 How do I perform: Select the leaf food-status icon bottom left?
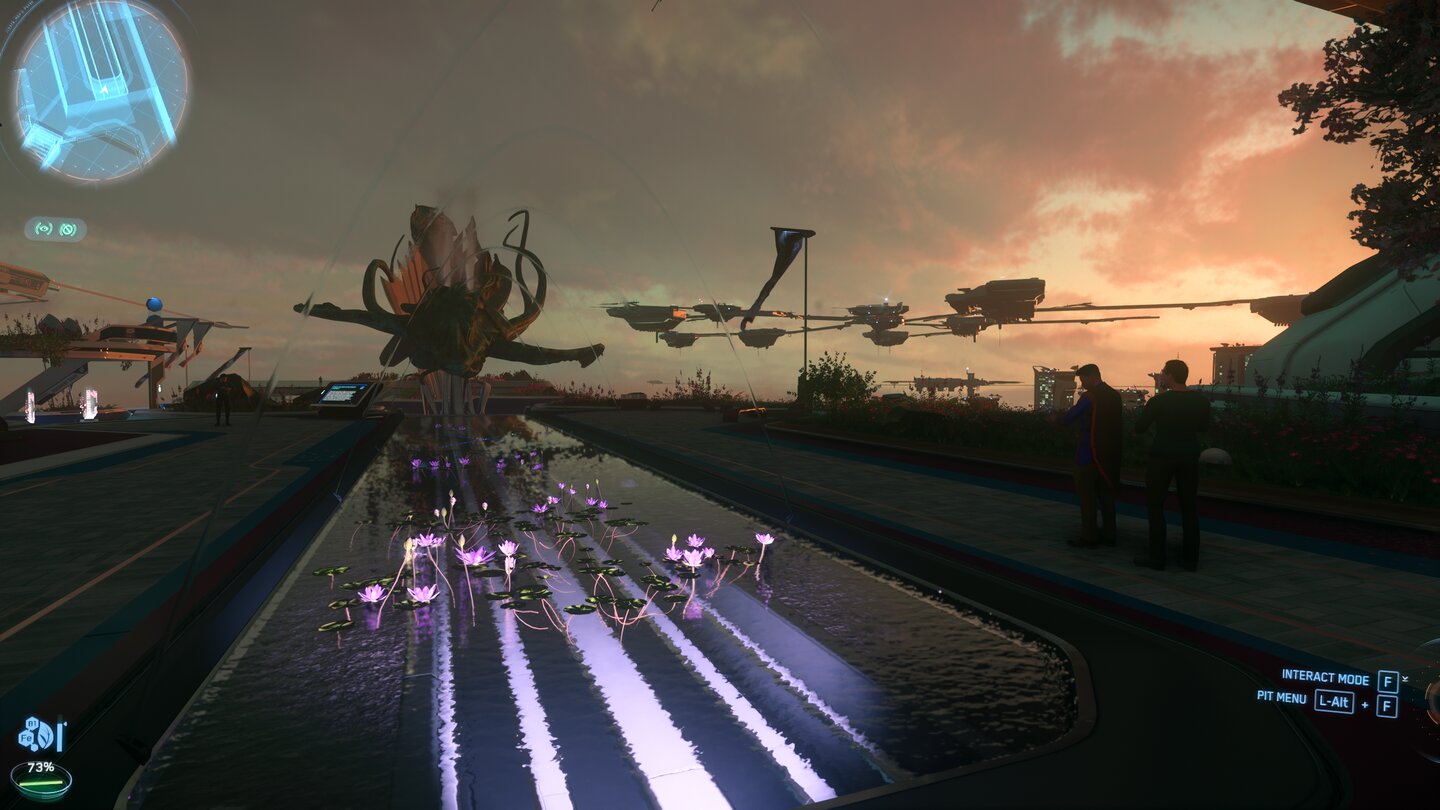click(44, 735)
